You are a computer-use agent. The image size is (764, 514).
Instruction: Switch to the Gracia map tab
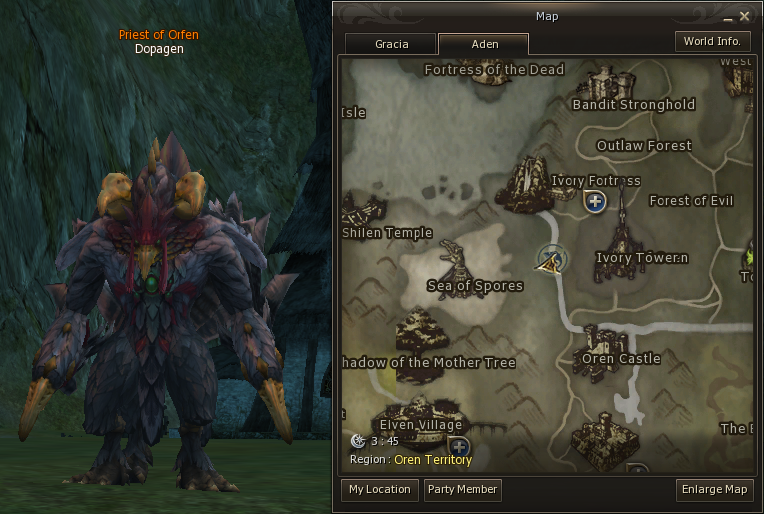(x=391, y=44)
